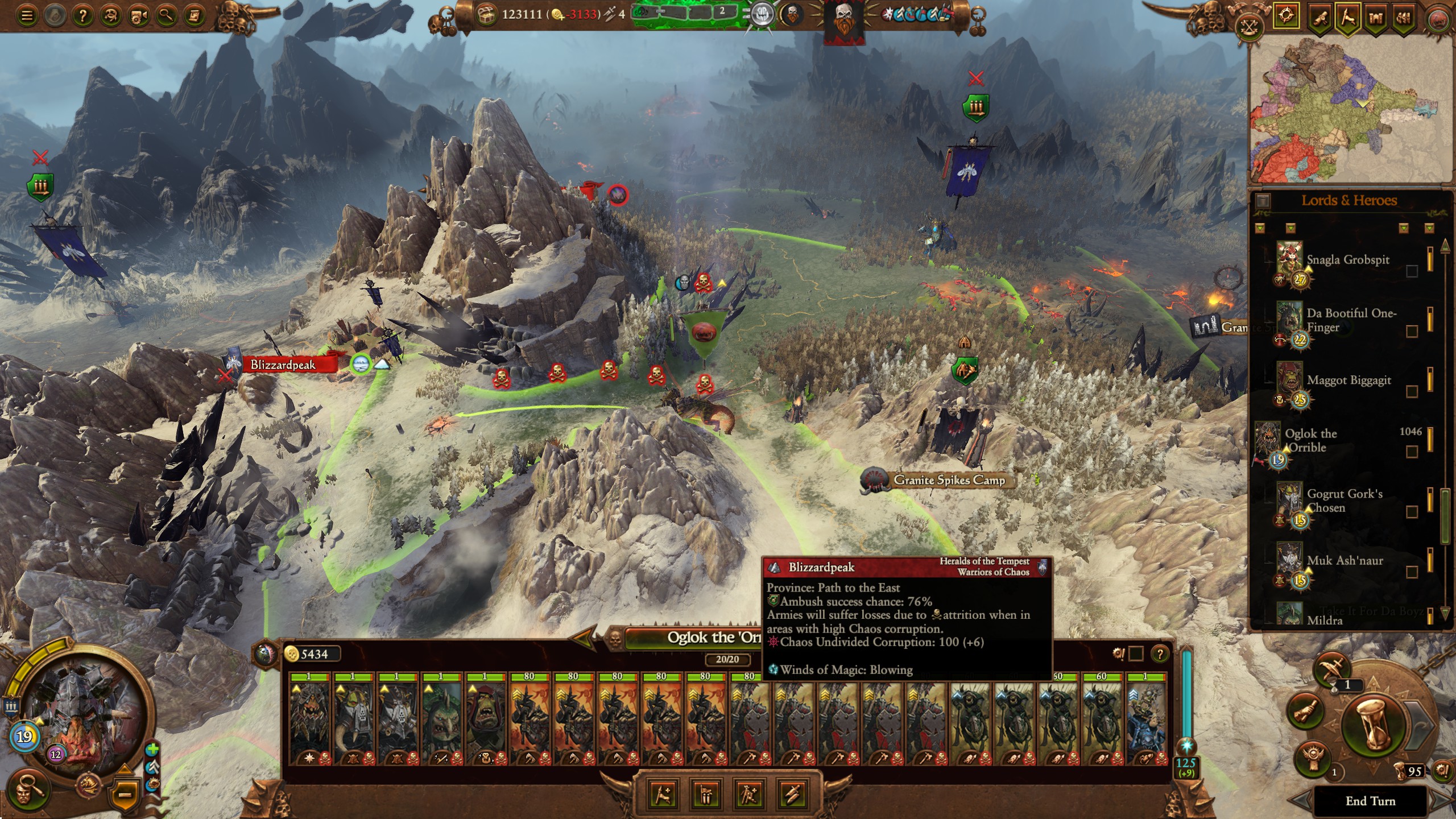Click the Lords & Heroes panel header

pos(1349,200)
